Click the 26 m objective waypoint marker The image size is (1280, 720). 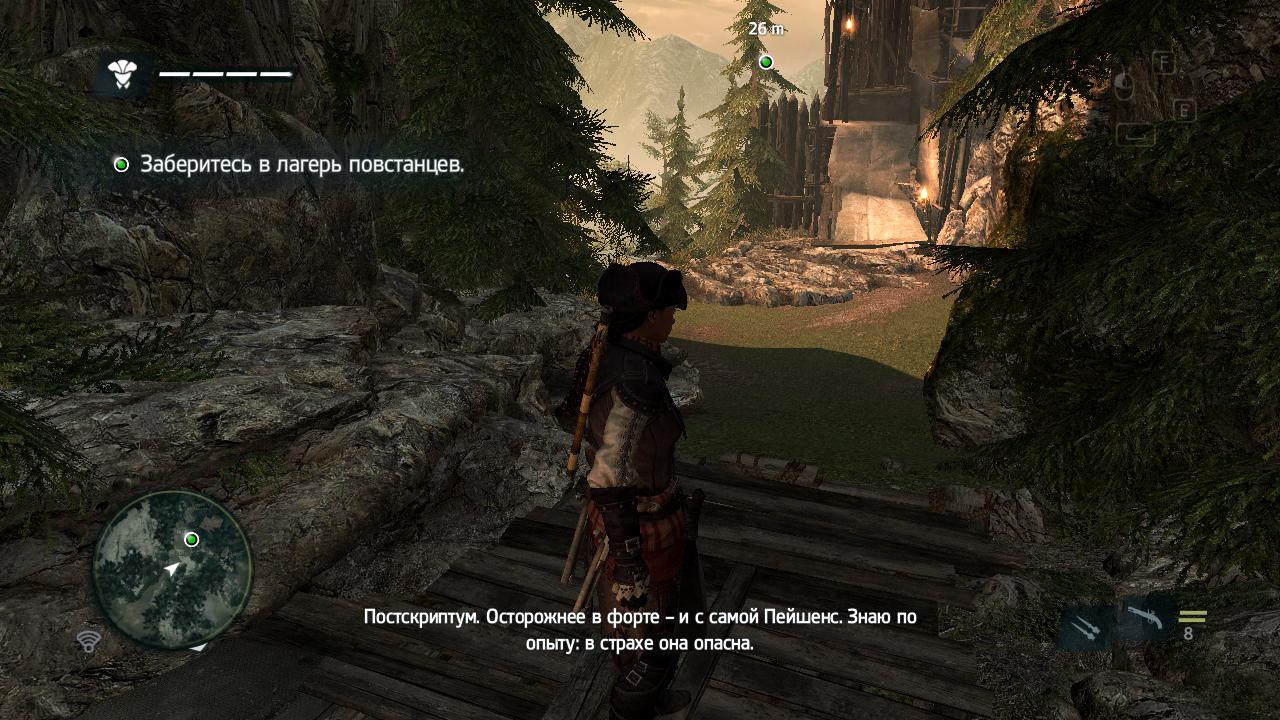766,62
